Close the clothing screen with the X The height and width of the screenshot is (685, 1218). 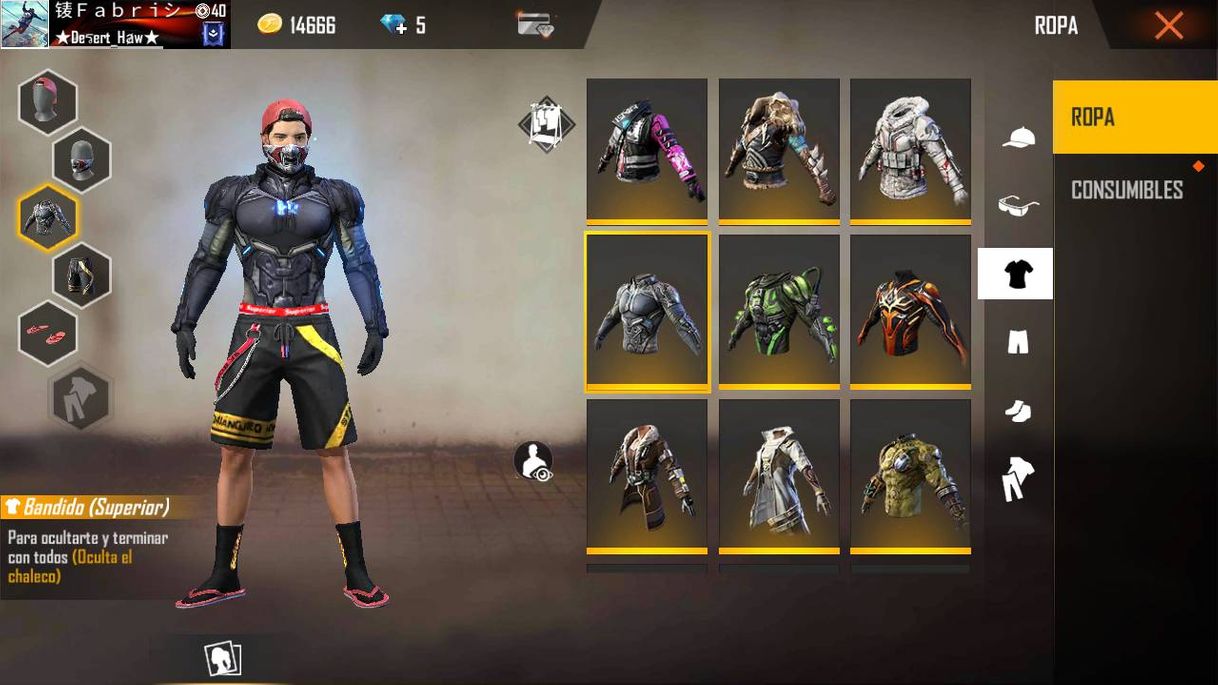(1168, 25)
